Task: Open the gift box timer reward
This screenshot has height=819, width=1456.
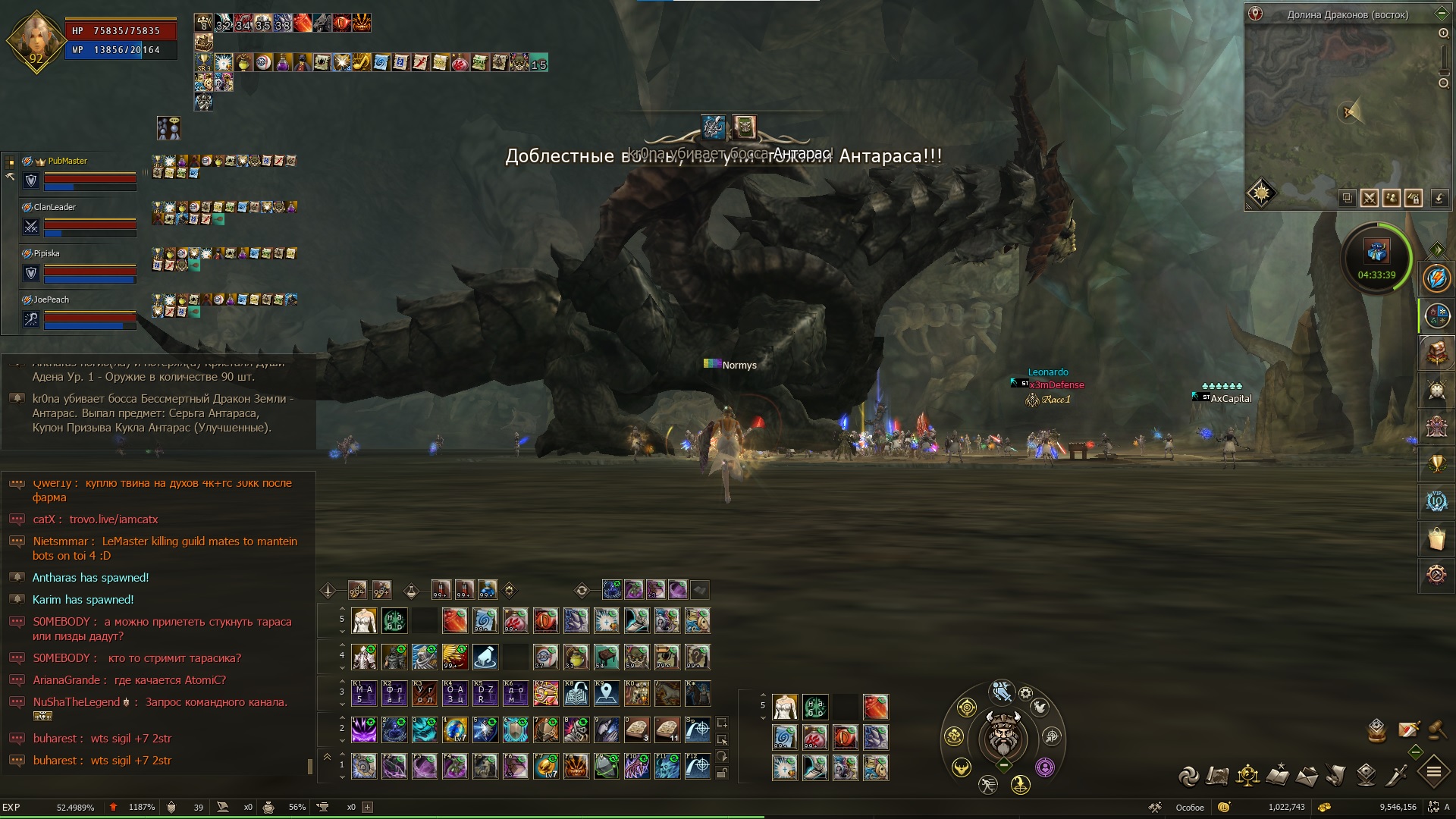Action: pyautogui.click(x=1376, y=251)
